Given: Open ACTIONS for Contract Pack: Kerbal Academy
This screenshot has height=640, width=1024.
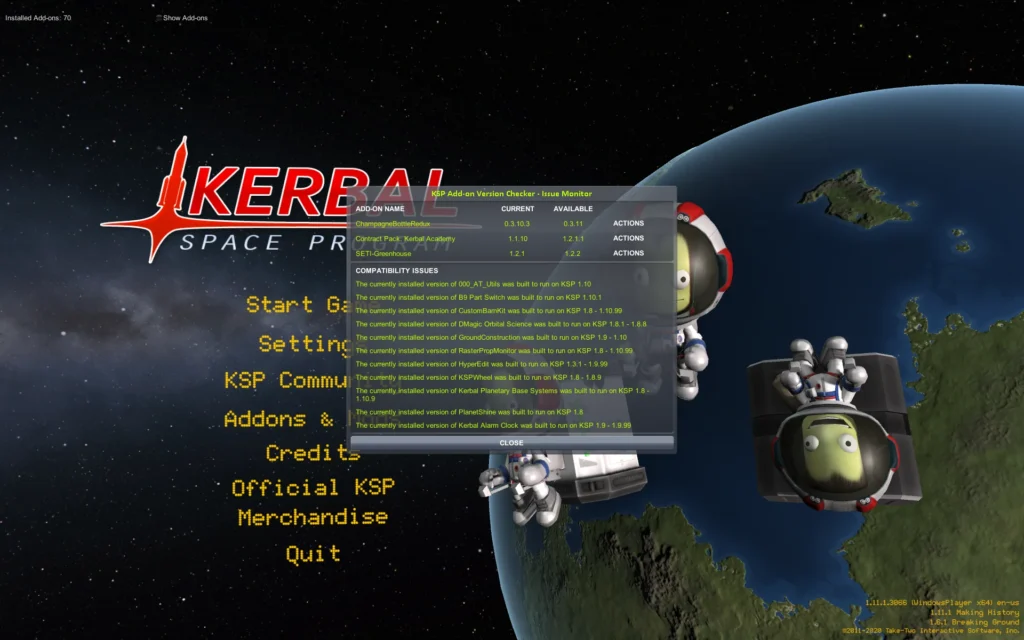Looking at the screenshot, I should [628, 239].
